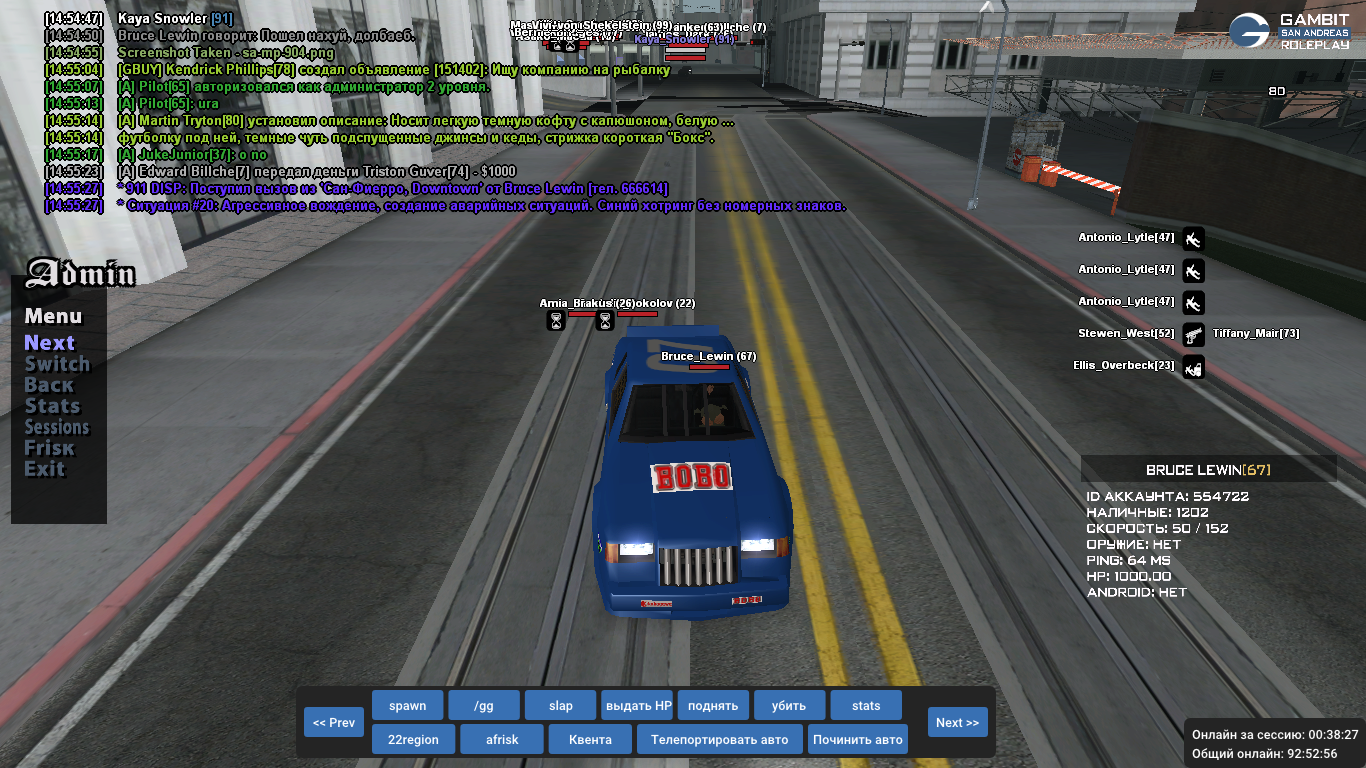Click the убить button
The image size is (1366, 768).
789,705
